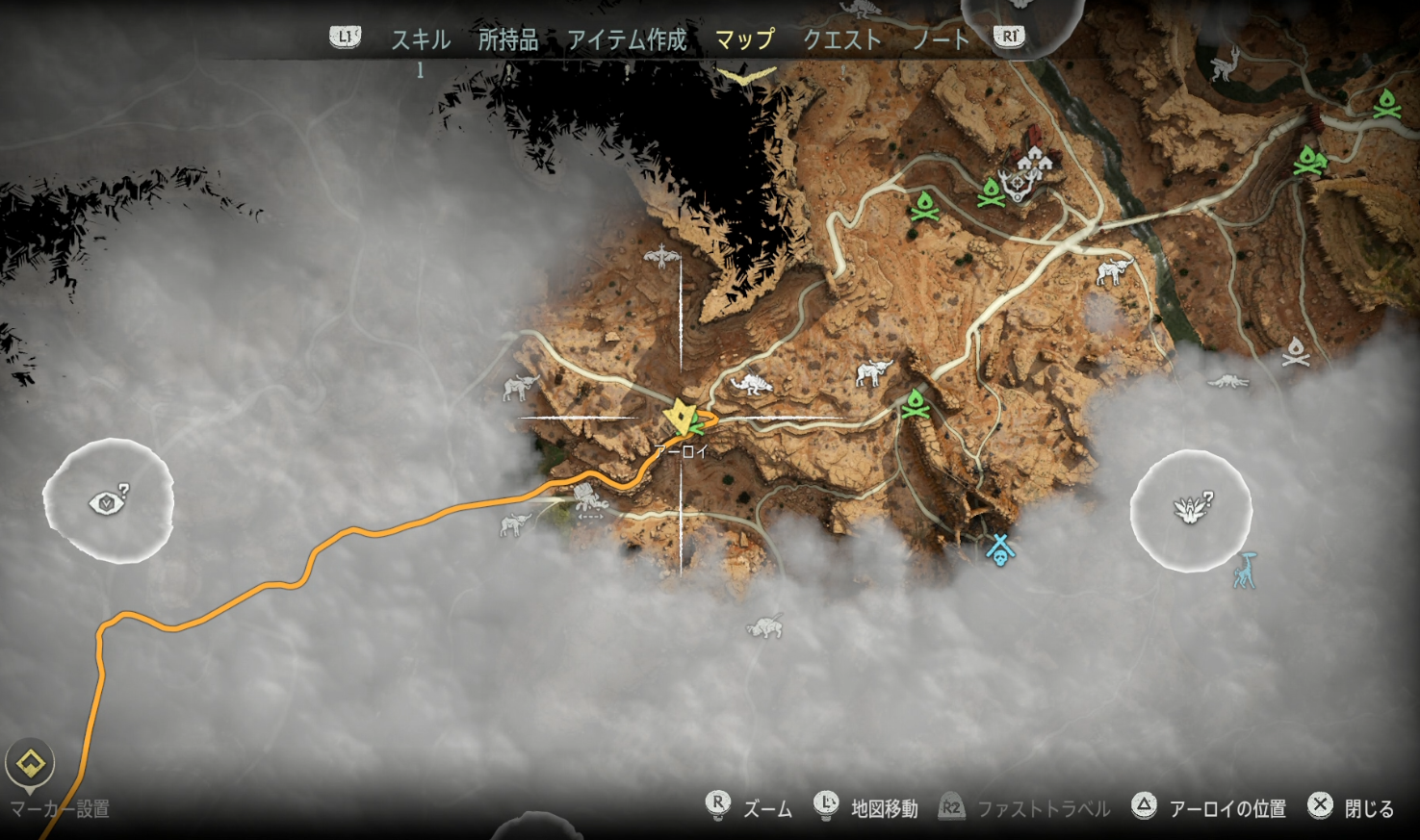Select the マップ tab

tap(744, 39)
